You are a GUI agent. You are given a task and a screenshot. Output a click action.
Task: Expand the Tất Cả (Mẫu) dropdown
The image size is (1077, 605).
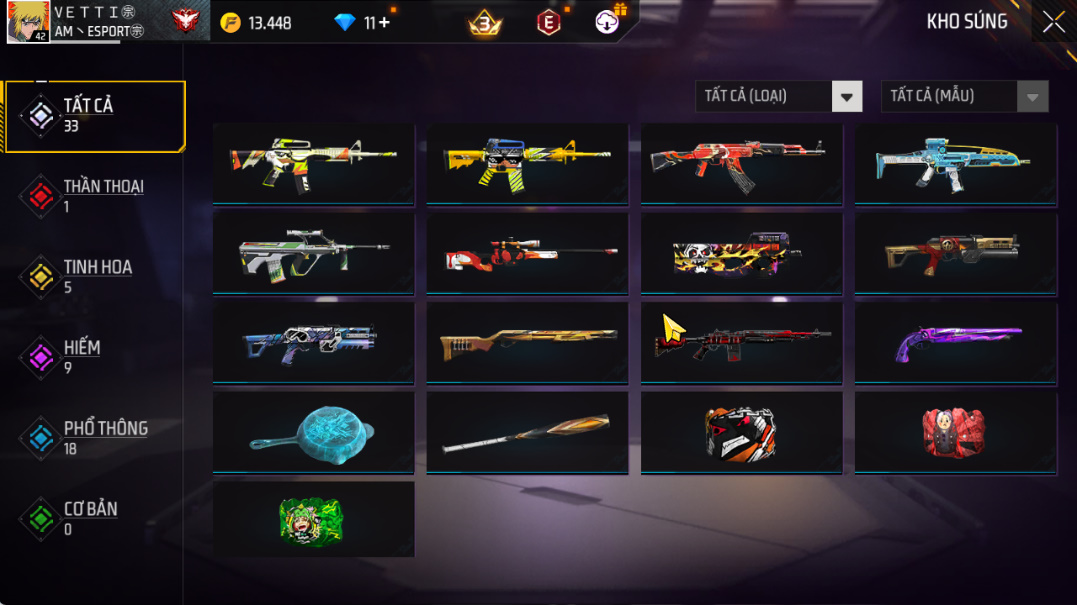[964, 96]
